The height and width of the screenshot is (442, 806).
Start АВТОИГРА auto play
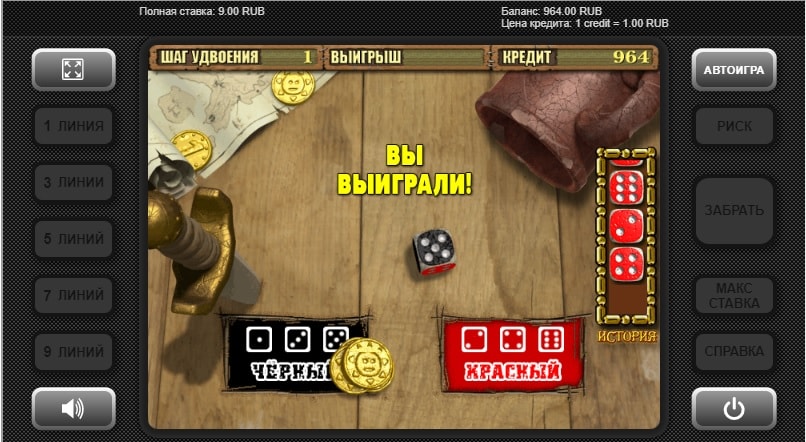click(734, 70)
